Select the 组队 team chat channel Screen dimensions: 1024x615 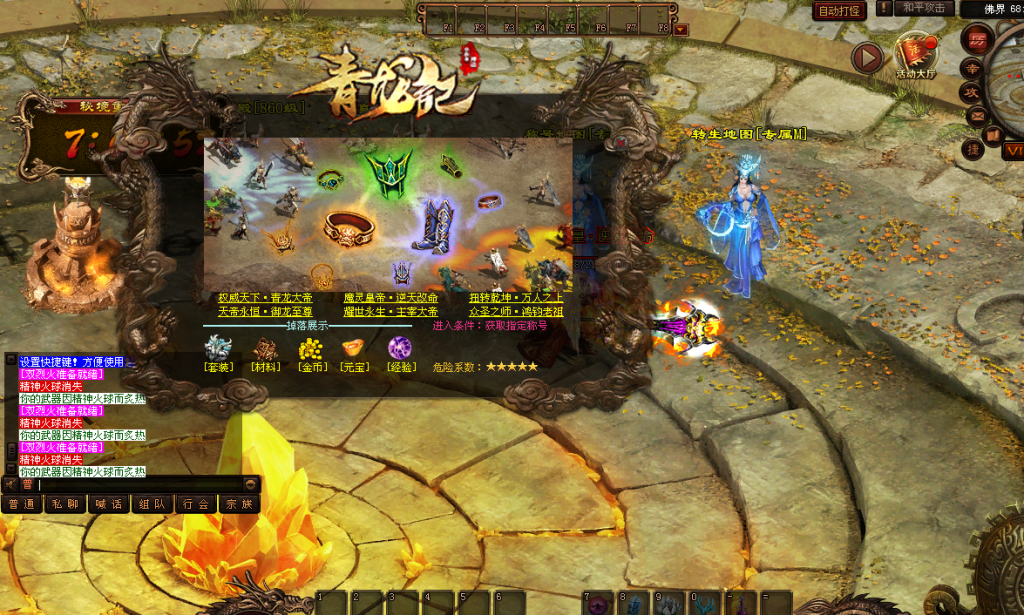(152, 504)
